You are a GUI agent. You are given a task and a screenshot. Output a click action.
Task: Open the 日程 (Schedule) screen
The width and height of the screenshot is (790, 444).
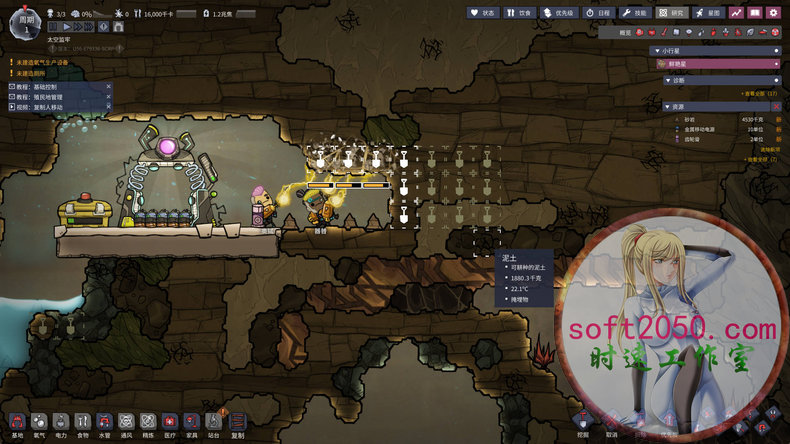598,13
